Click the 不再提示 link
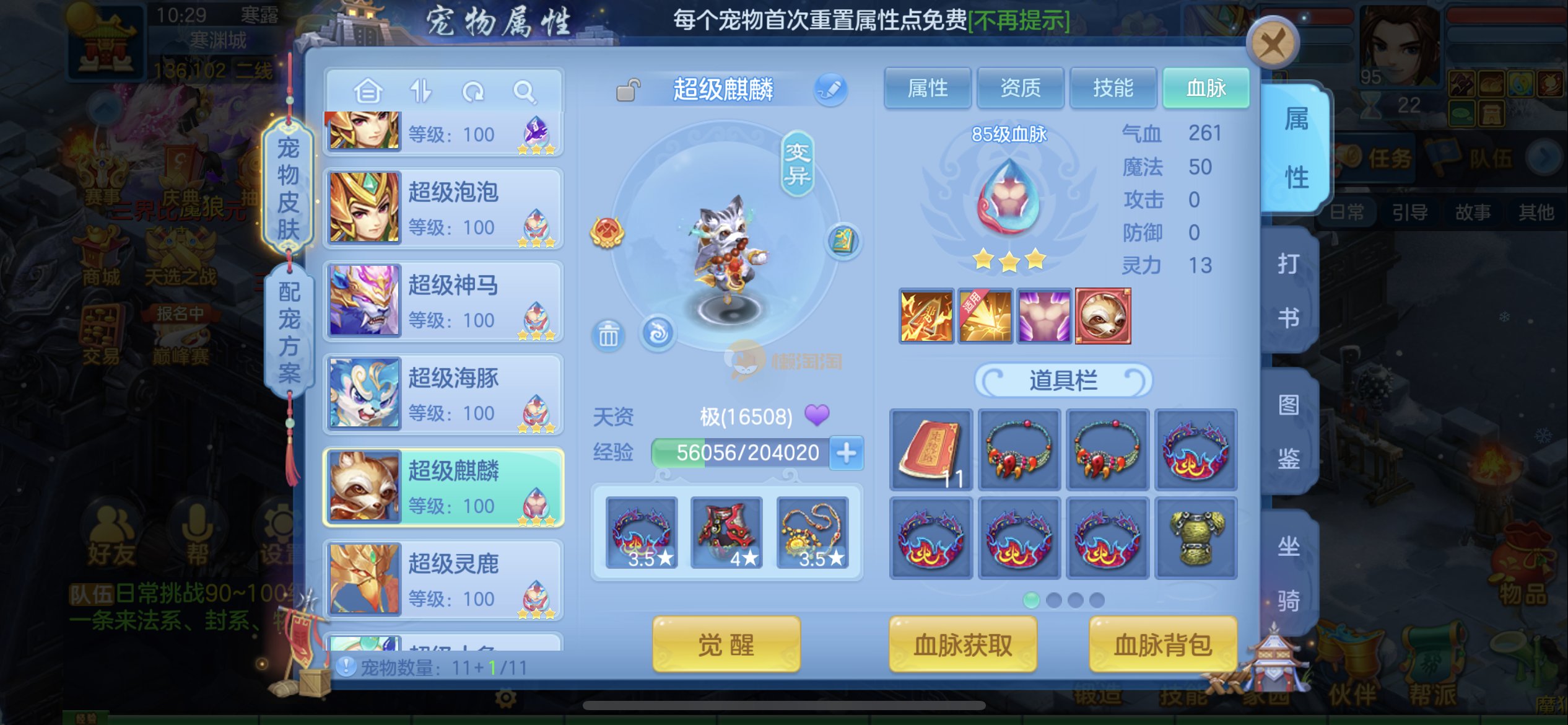Viewport: 1568px width, 725px height. (1019, 21)
